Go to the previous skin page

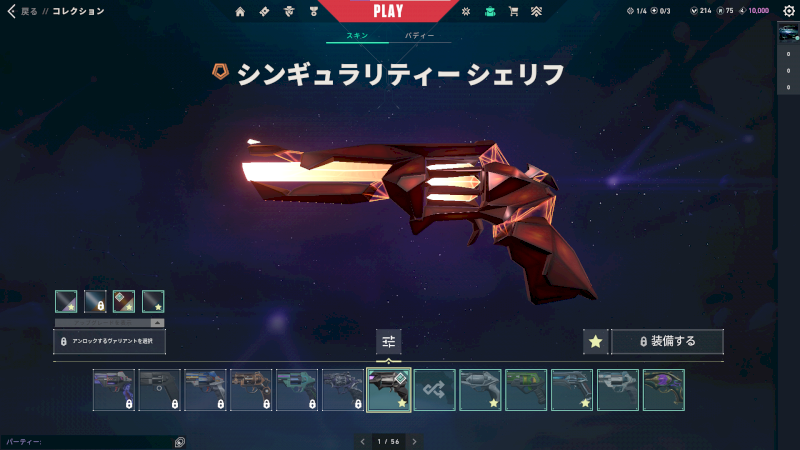(361, 441)
